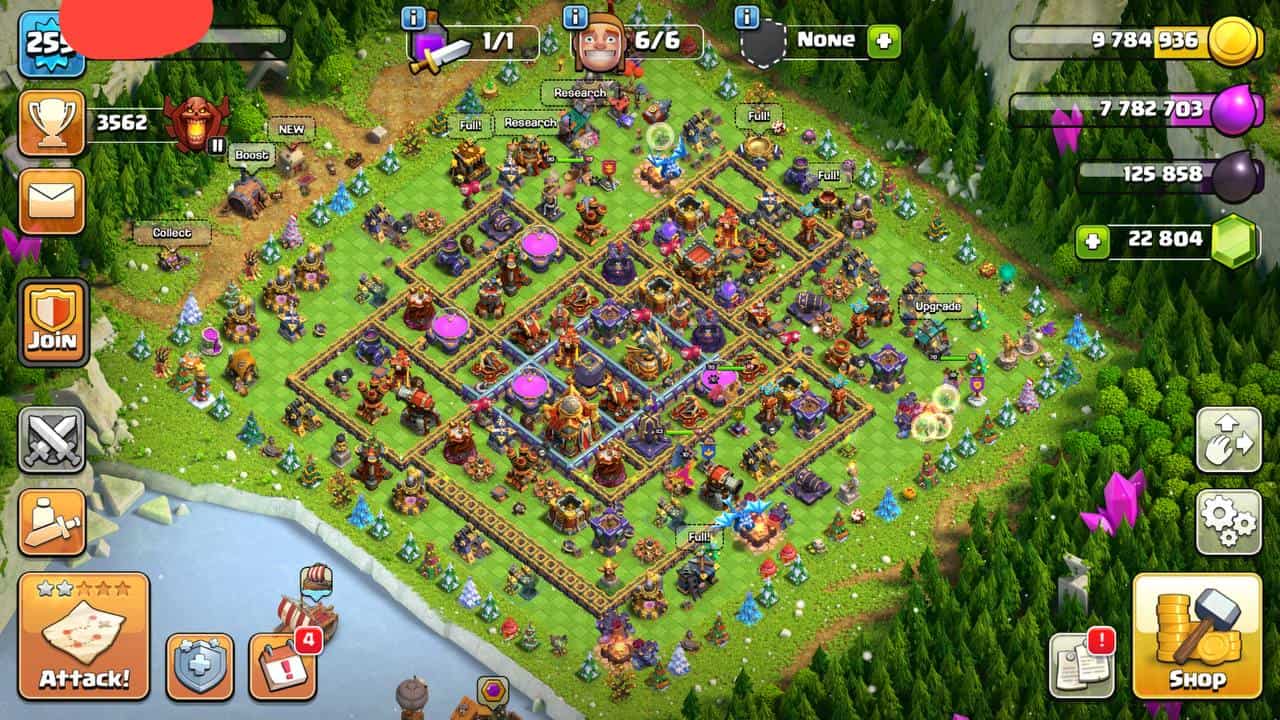
Task: Tap the Boost bubble
Action: click(251, 155)
